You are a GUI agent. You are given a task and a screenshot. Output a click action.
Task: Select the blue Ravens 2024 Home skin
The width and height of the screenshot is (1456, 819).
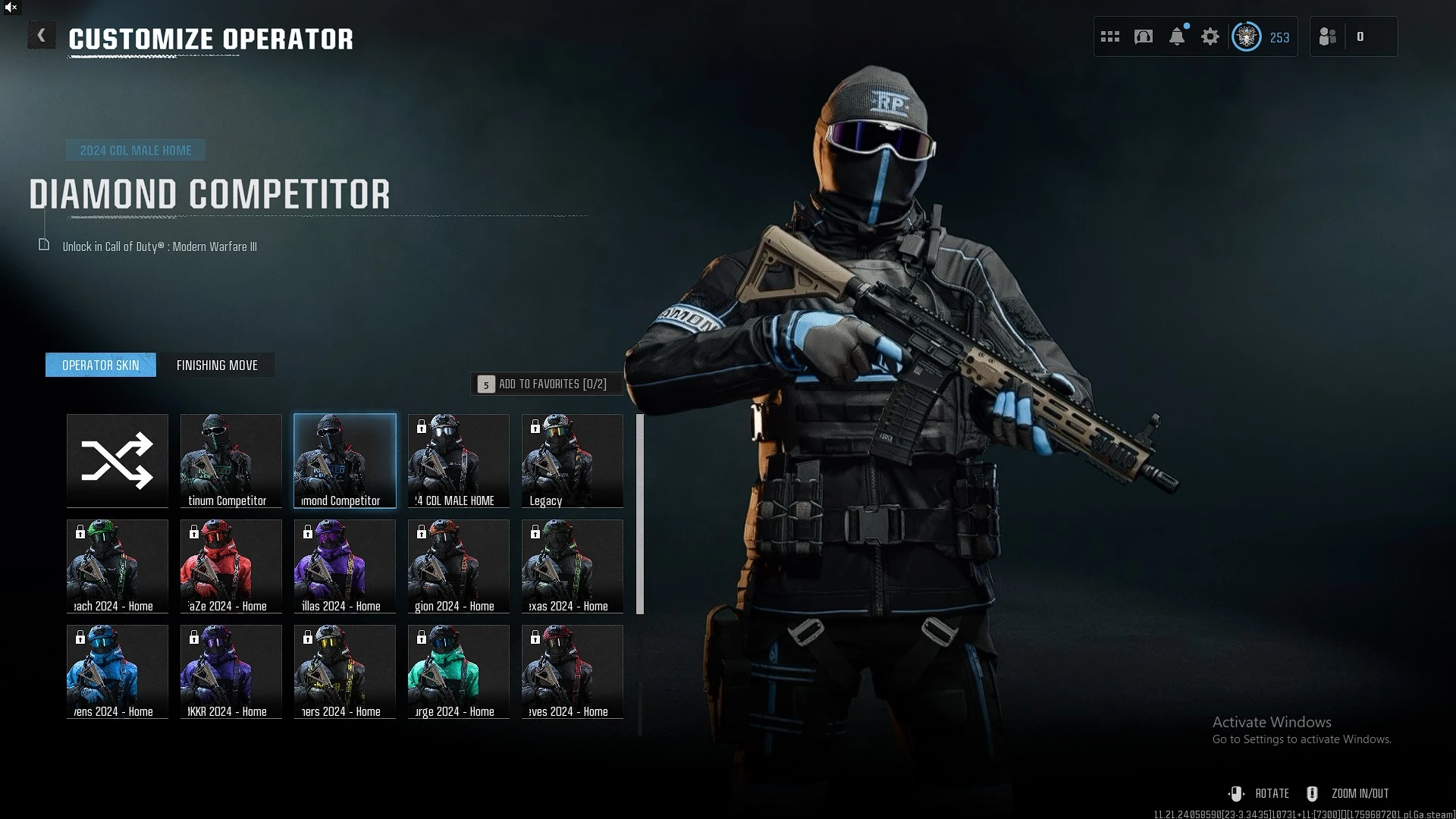[118, 671]
